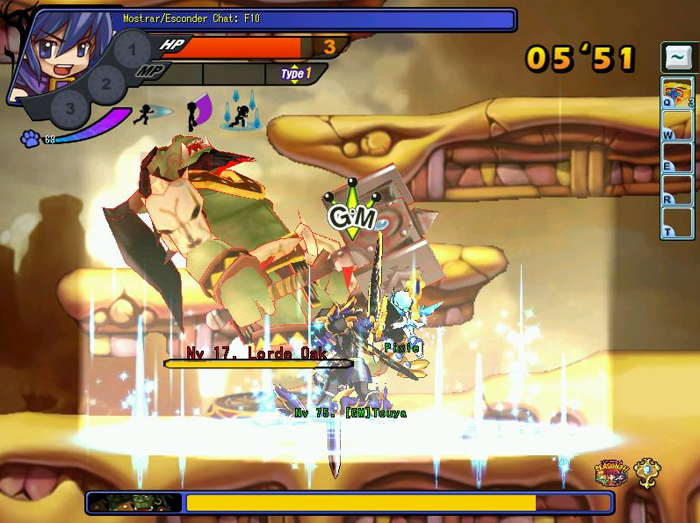Select skill gauge orb number 3
This screenshot has height=523, width=700.
coord(70,106)
